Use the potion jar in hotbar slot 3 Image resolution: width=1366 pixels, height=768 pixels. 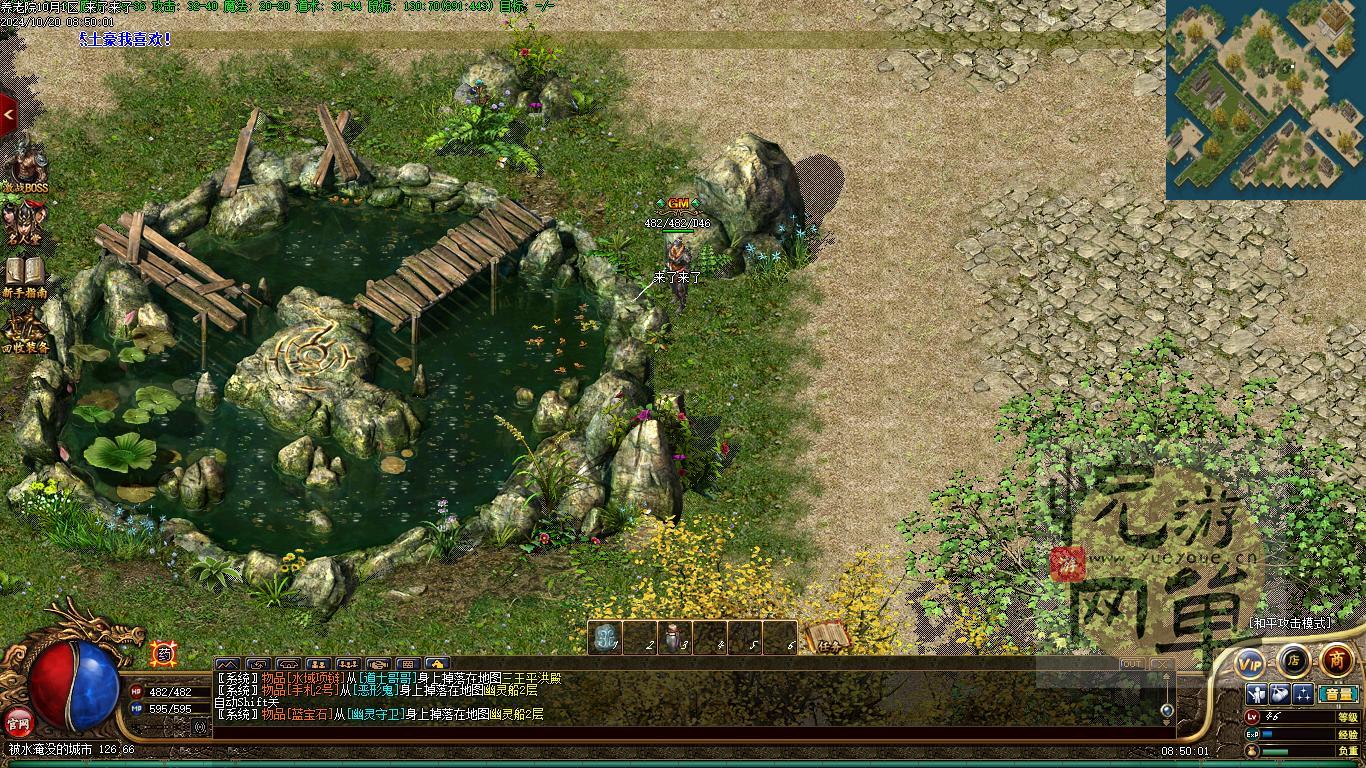point(675,638)
